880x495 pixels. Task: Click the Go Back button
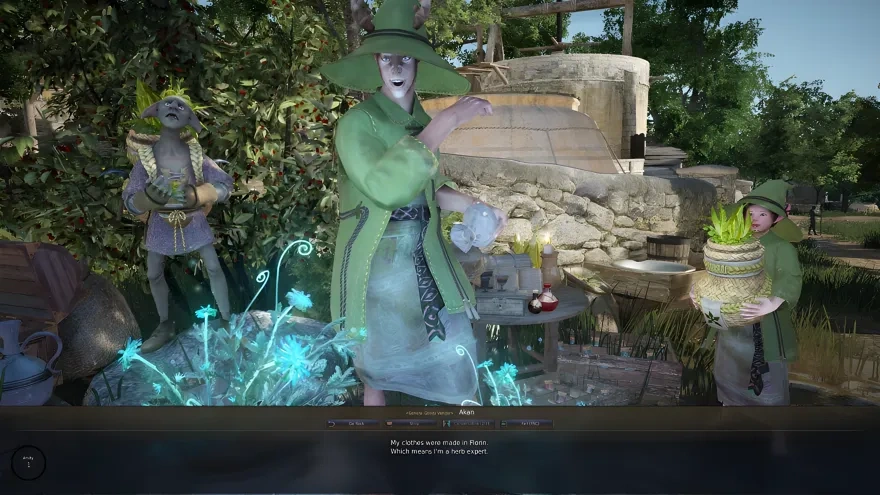point(352,424)
